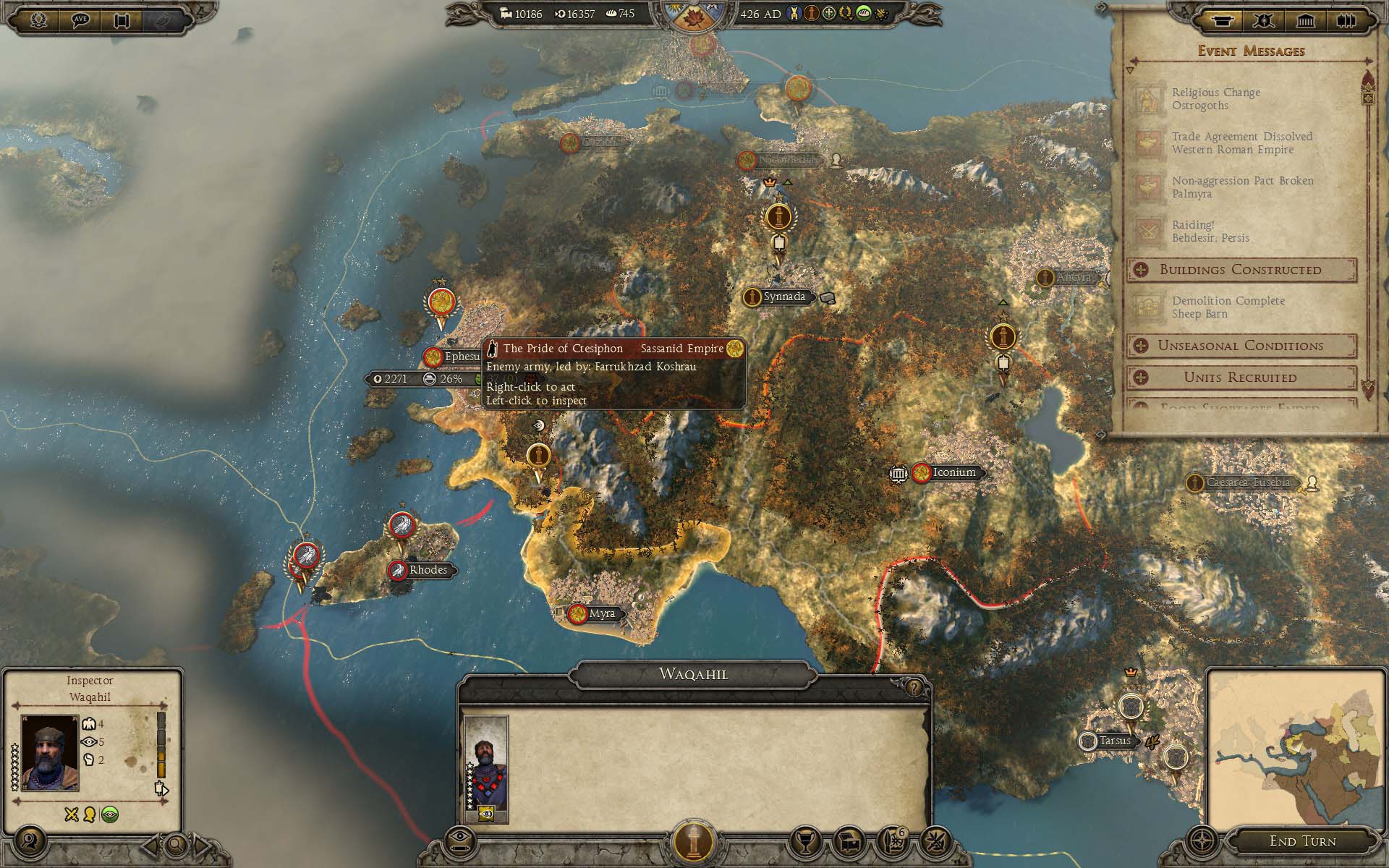Select the Iconium settlement label

[x=953, y=472]
